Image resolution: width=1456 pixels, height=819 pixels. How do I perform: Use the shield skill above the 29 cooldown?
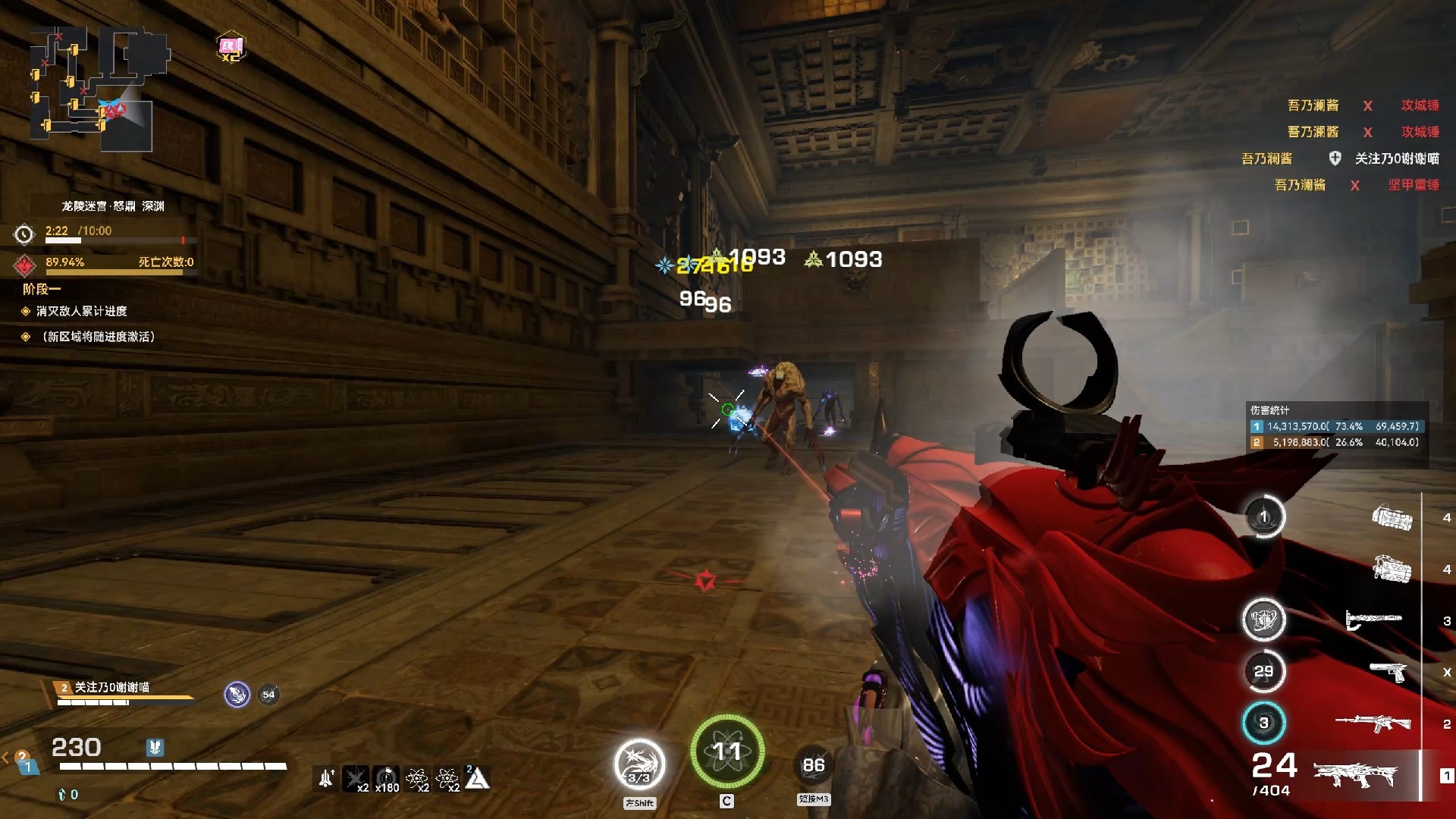(x=1263, y=620)
